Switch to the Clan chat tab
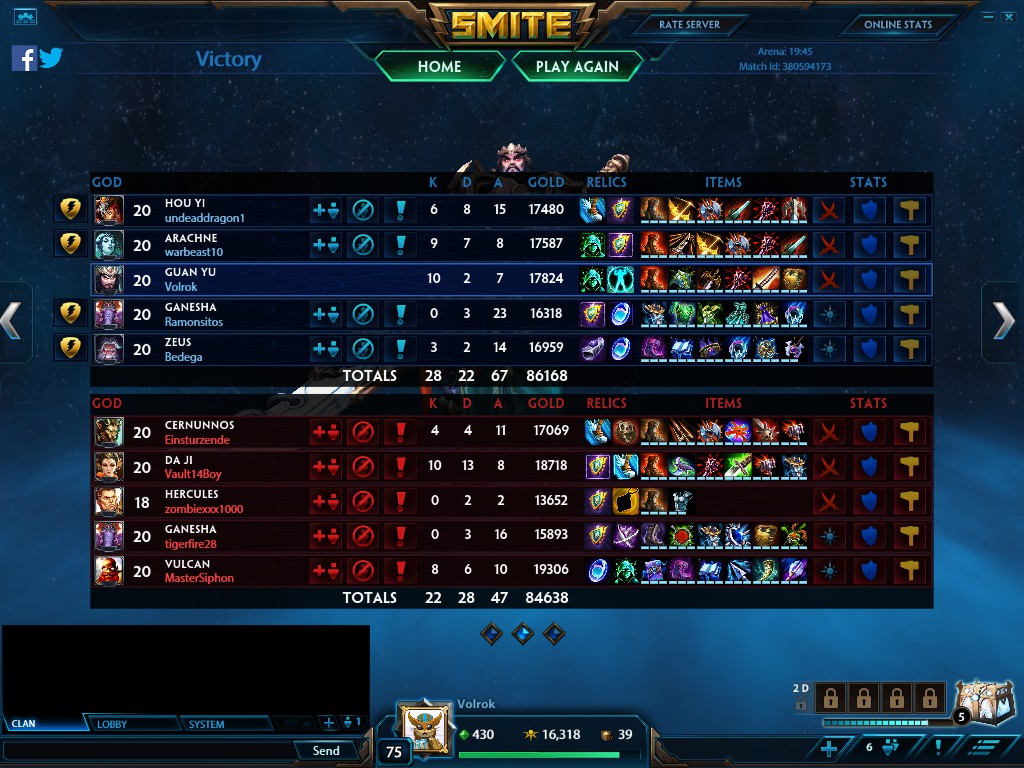Viewport: 1024px width, 768px height. (x=24, y=724)
